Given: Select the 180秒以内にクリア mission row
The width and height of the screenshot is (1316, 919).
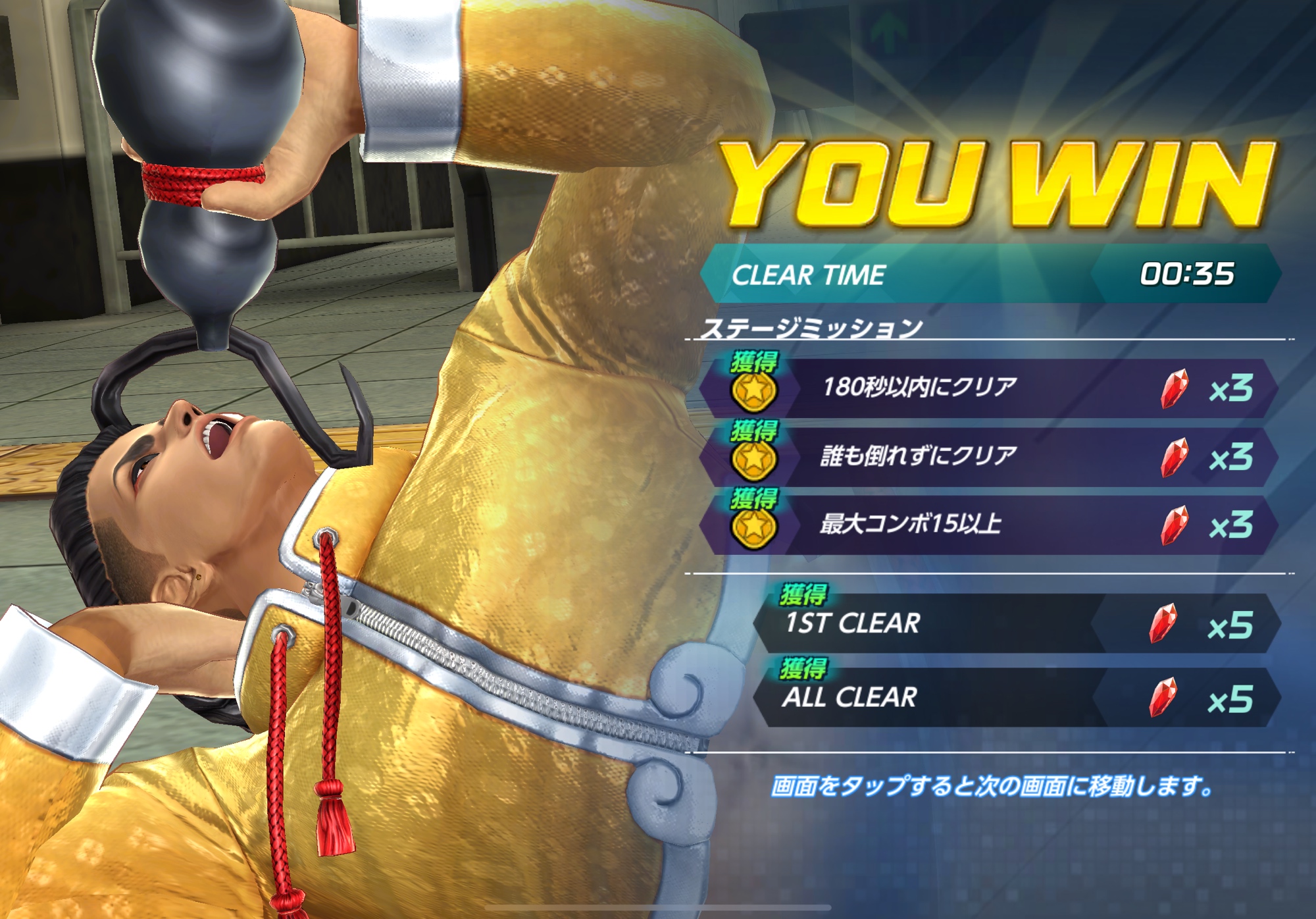Looking at the screenshot, I should click(x=987, y=388).
